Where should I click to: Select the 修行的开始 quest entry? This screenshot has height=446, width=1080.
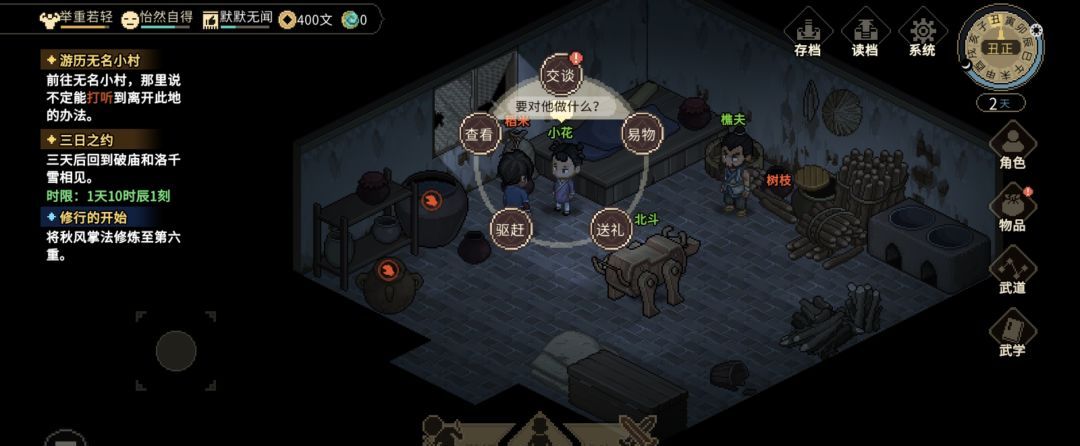tap(90, 217)
